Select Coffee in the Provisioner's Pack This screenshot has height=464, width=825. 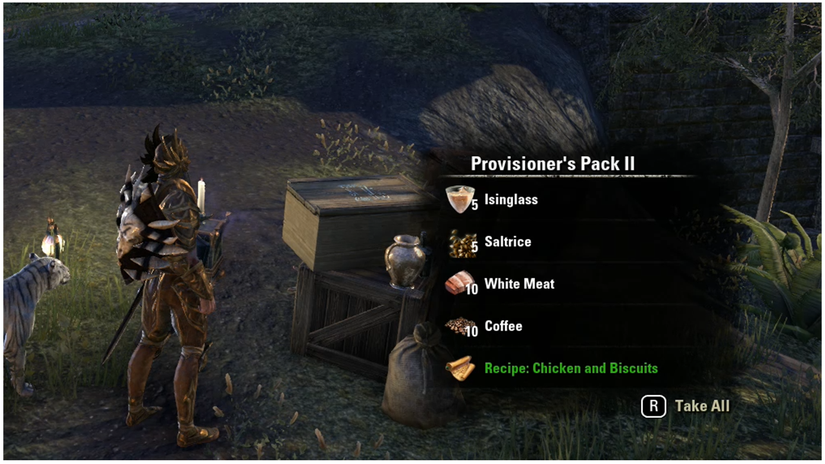[x=503, y=327]
